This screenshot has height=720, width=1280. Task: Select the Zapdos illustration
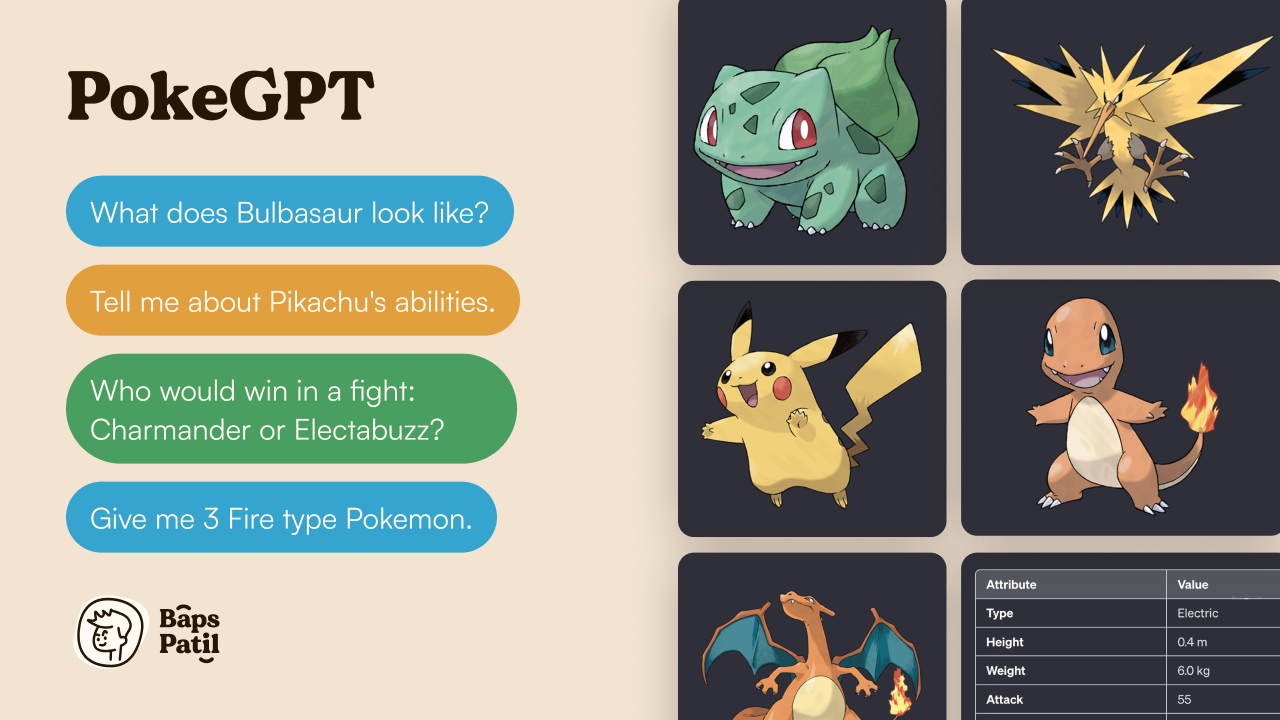[1120, 130]
